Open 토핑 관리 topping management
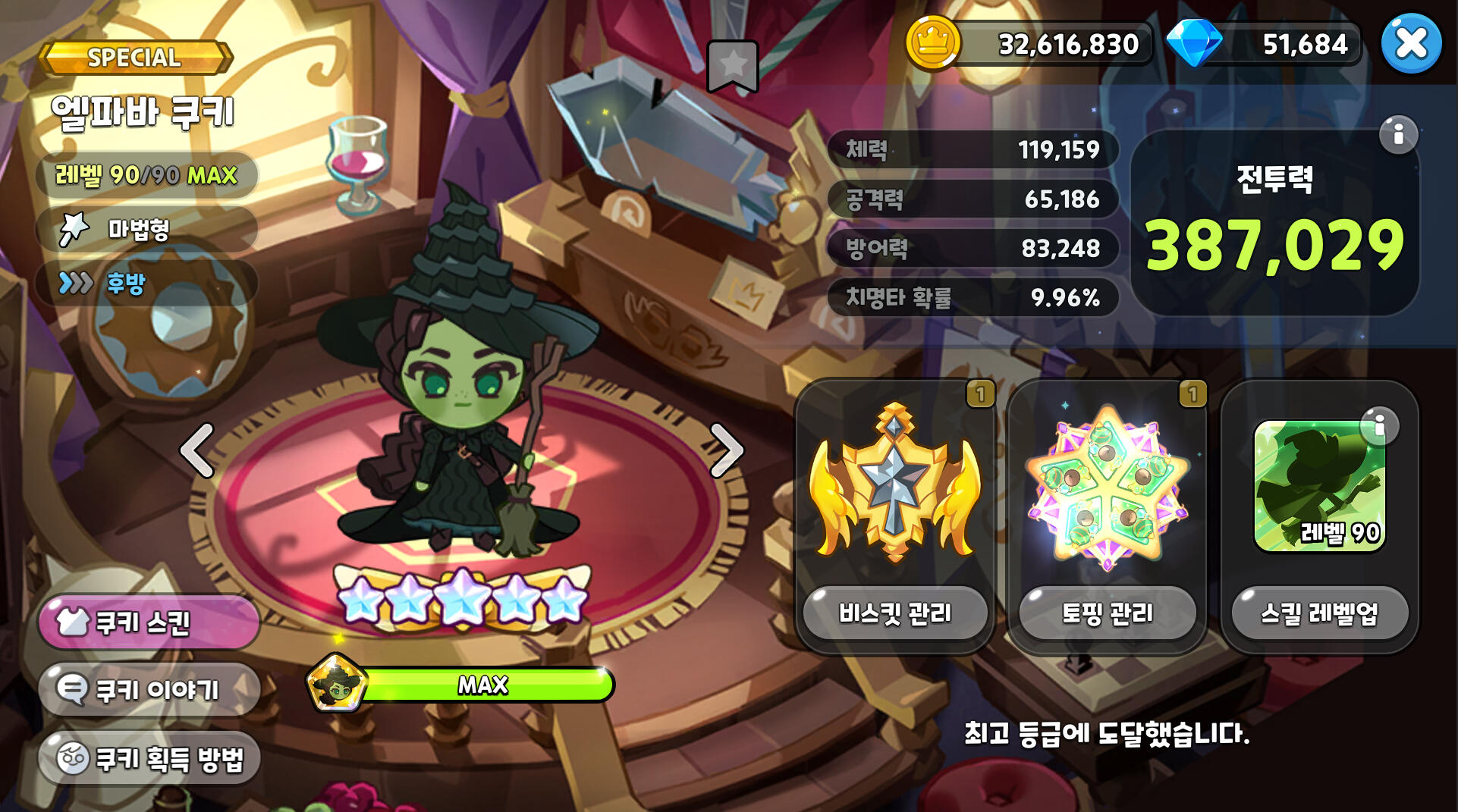This screenshot has height=812, width=1458. (x=1108, y=613)
